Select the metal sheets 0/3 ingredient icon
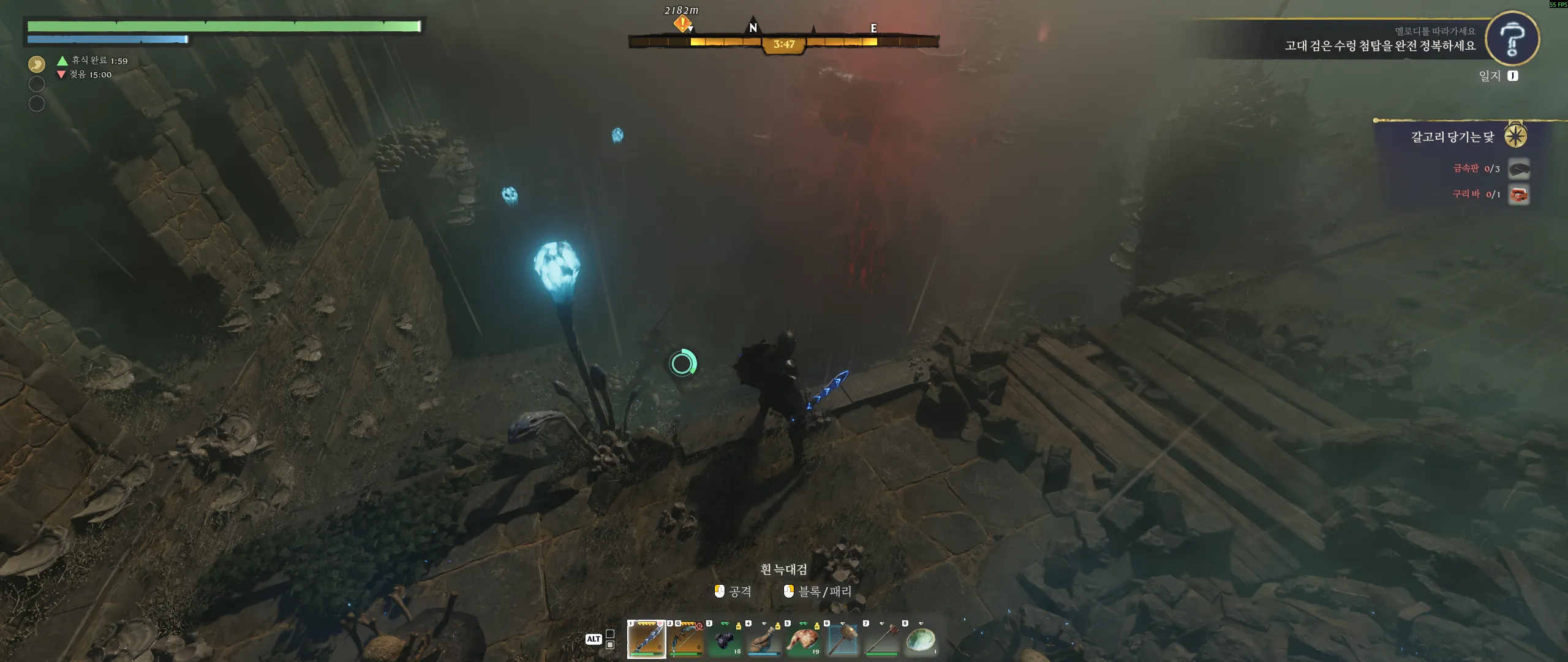Screen dimensions: 1568x662 tap(1518, 169)
